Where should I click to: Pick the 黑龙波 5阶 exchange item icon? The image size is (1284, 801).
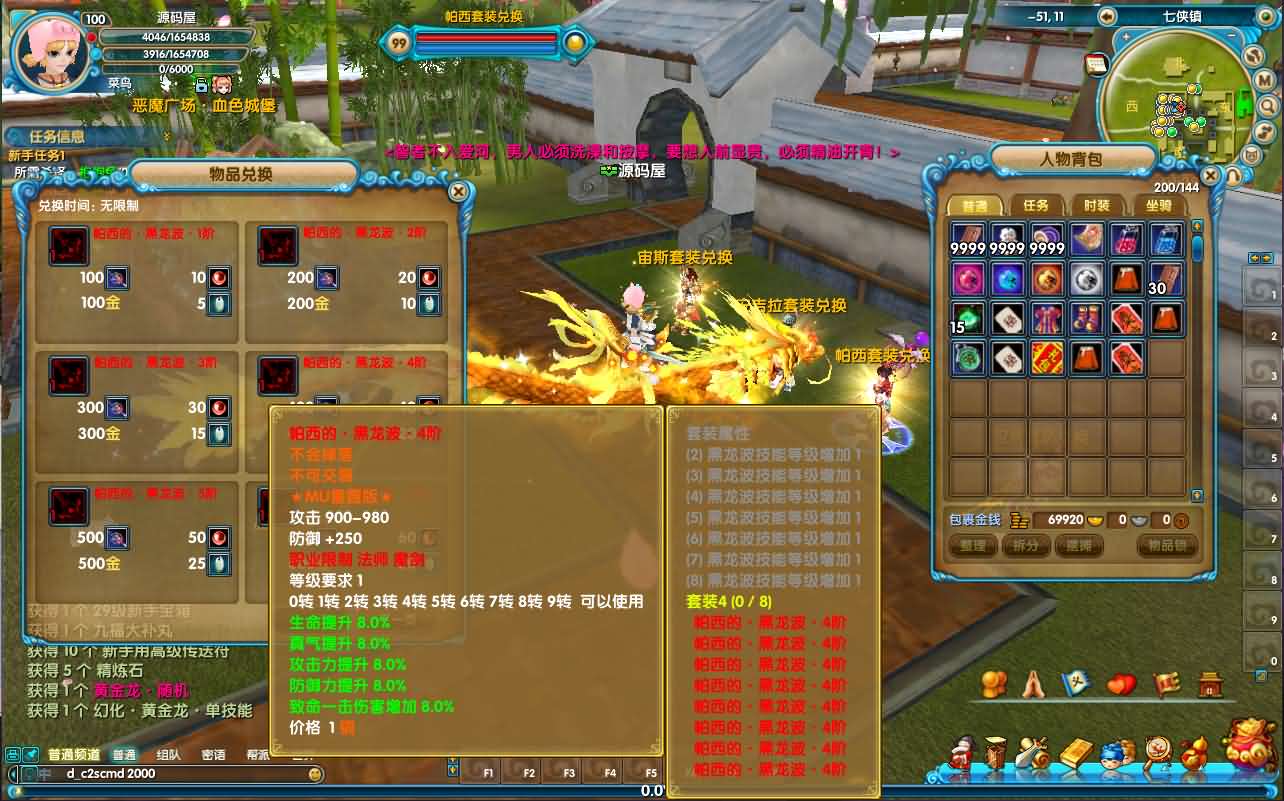tap(70, 507)
